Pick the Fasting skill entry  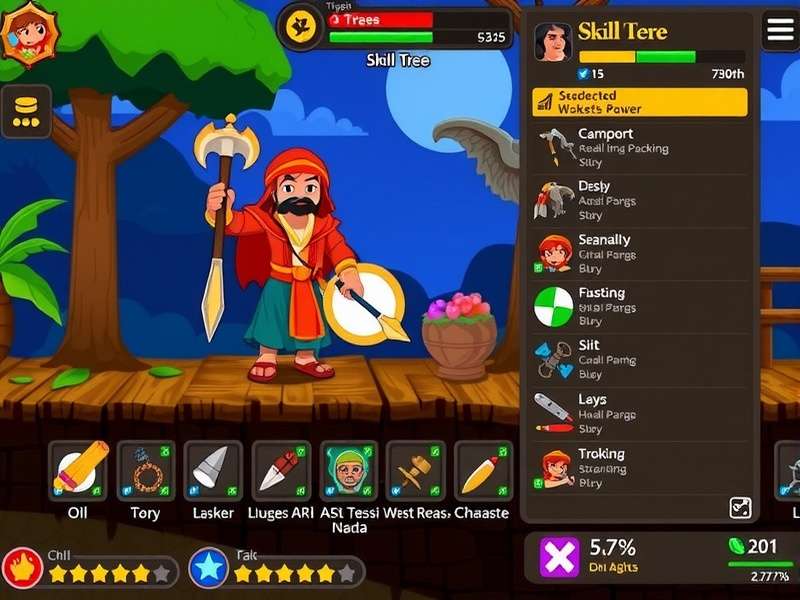[640, 307]
